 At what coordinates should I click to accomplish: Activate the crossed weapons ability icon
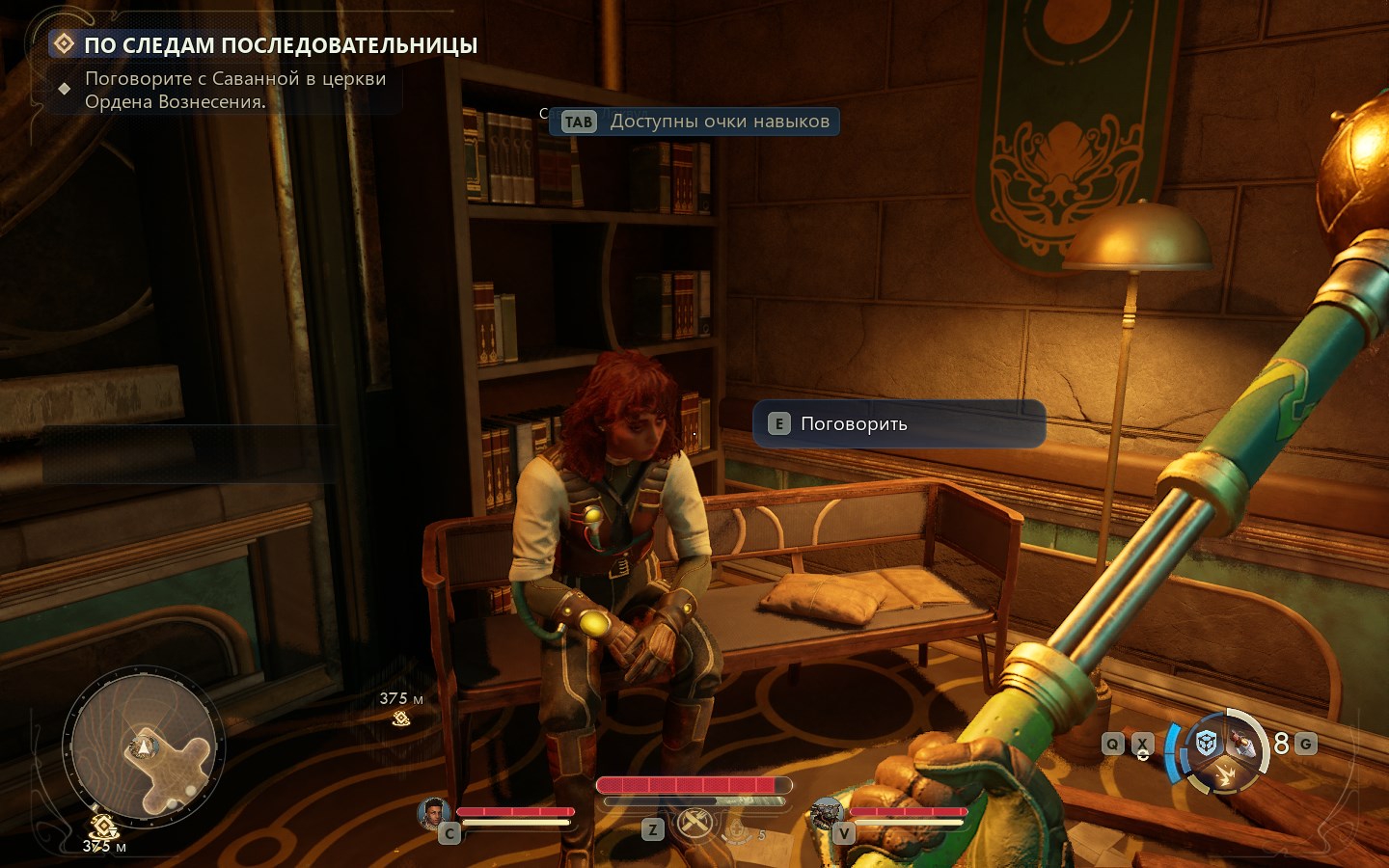coord(694,823)
